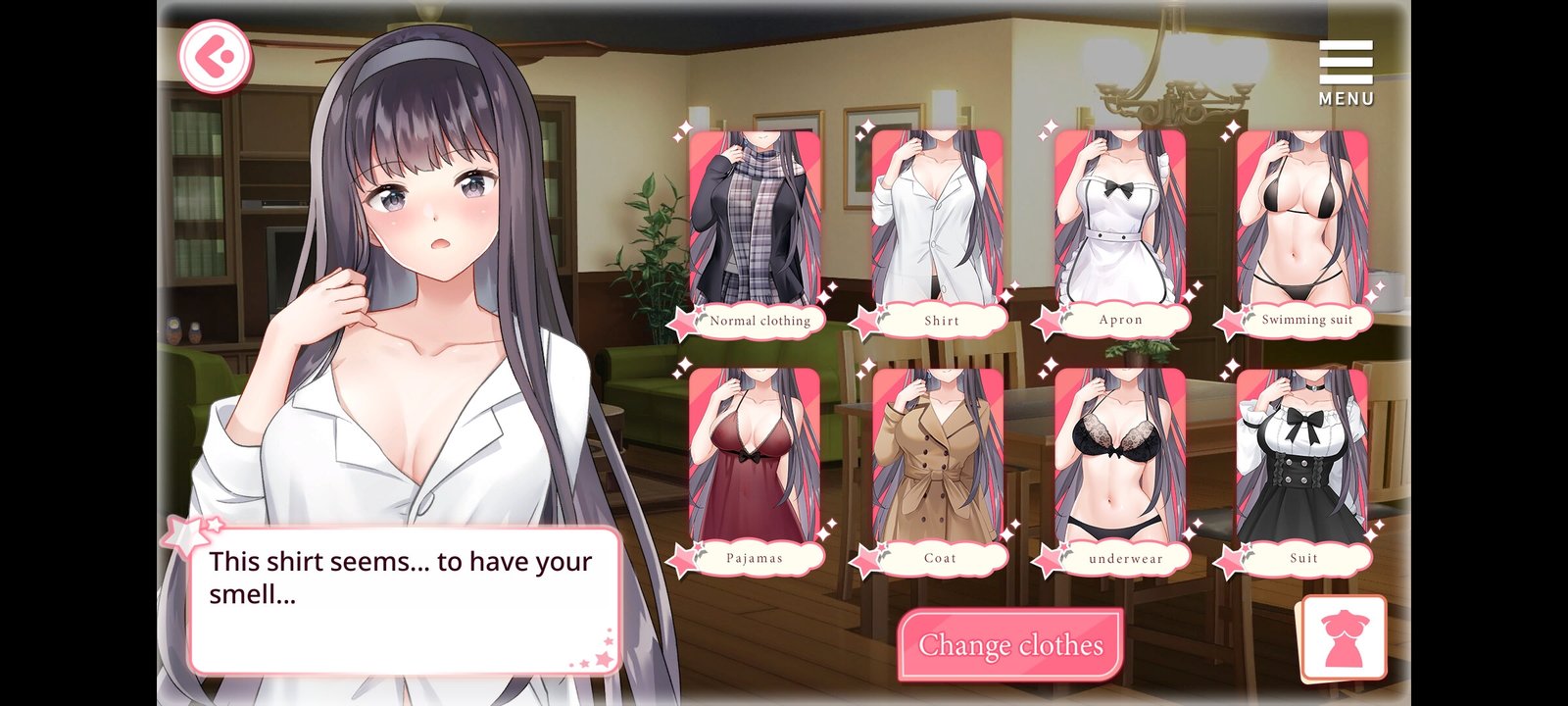Pick the underwear outfit card

[x=1120, y=468]
